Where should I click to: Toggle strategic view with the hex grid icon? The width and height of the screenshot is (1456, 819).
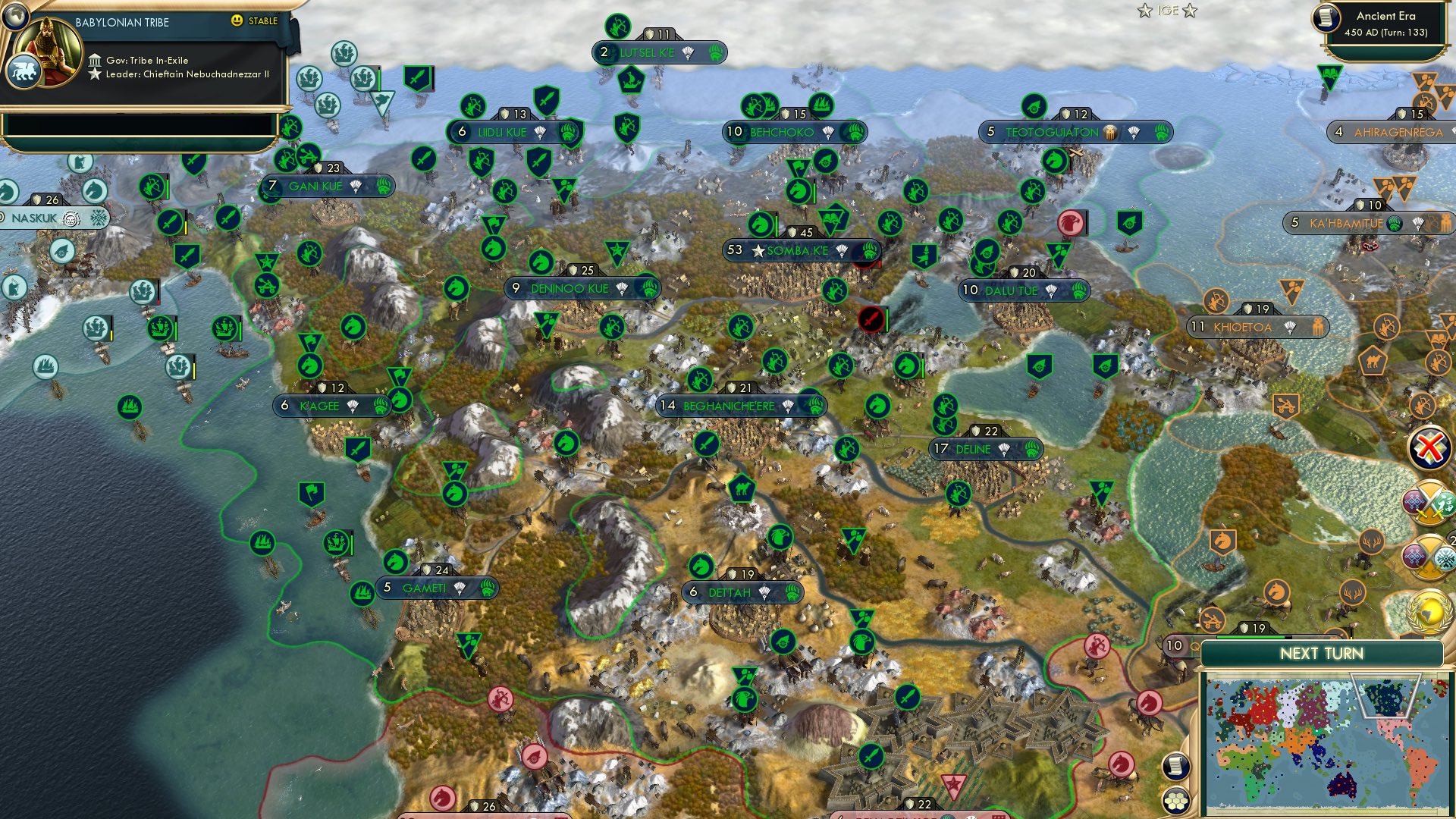(x=1175, y=801)
